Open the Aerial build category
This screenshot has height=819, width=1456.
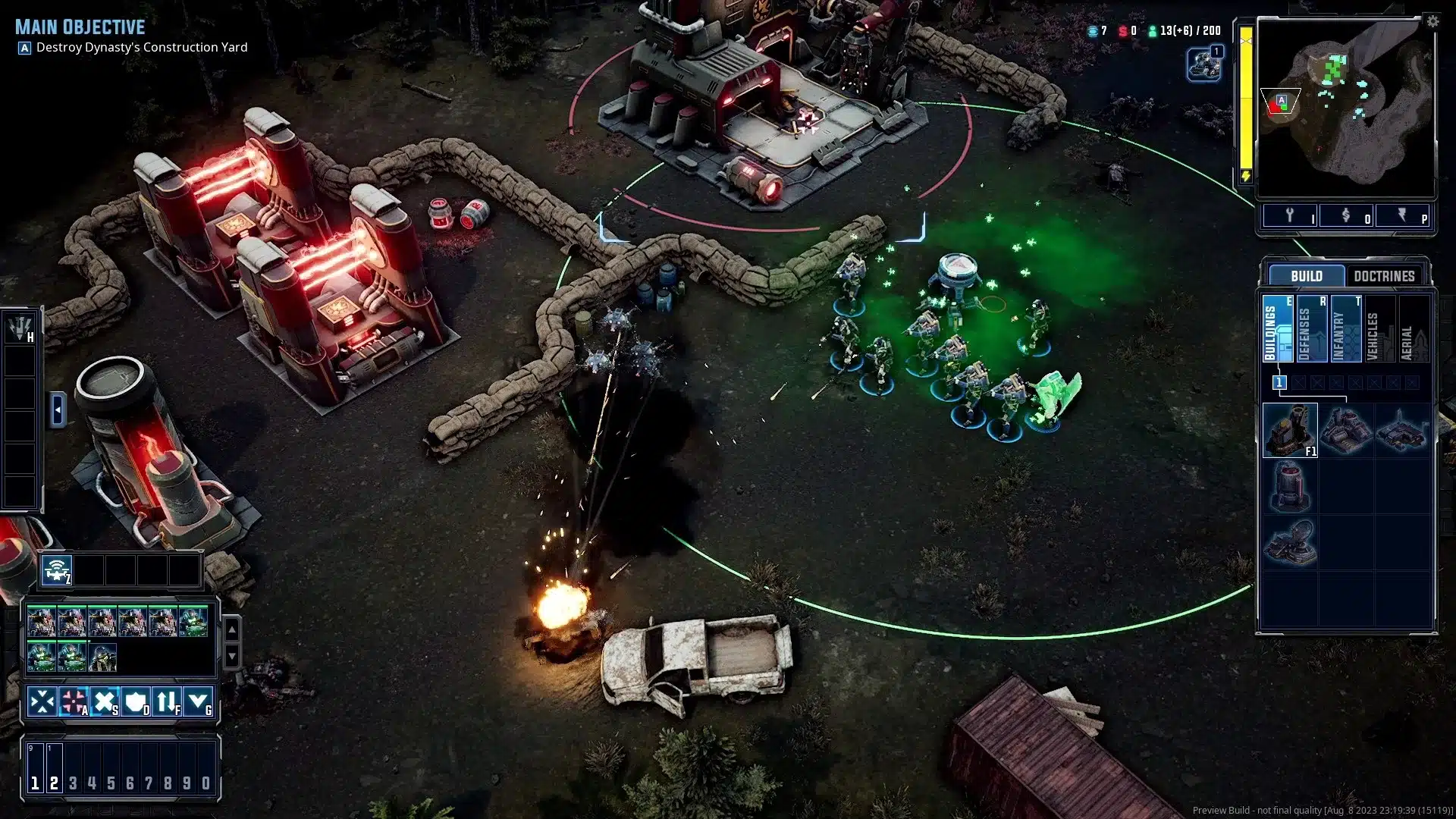(1414, 329)
